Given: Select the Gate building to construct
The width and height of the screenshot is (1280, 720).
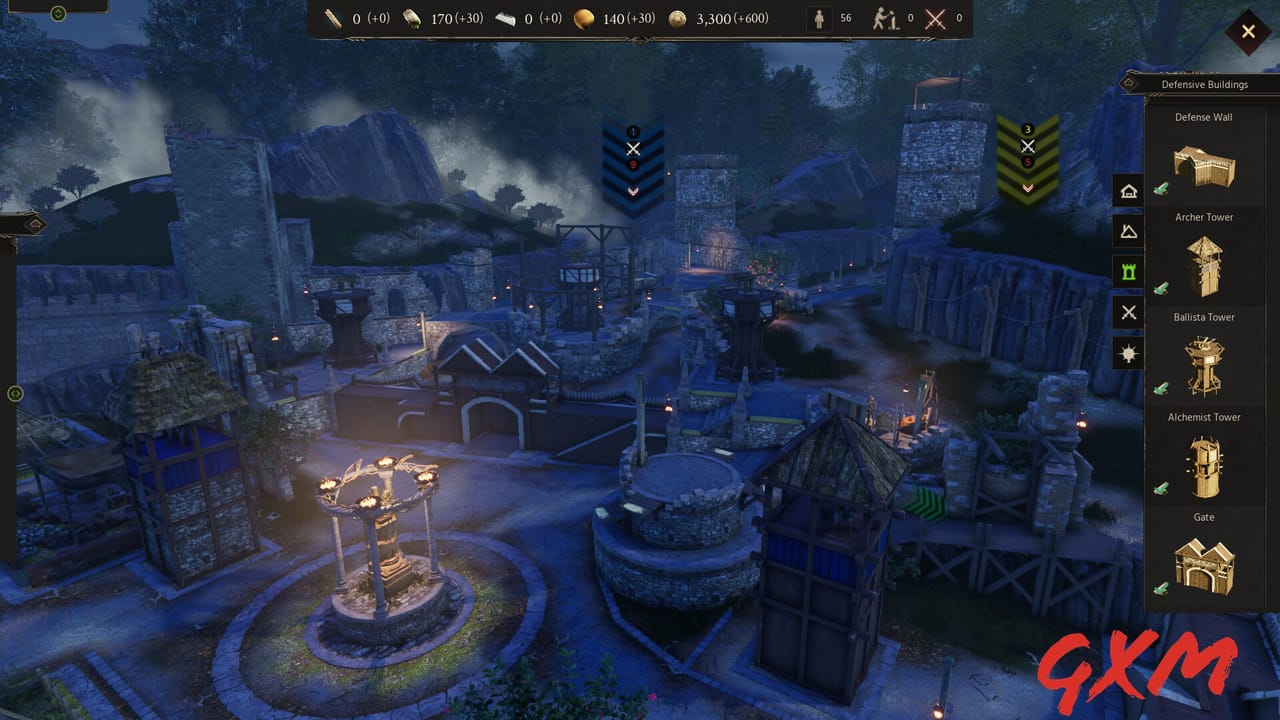Looking at the screenshot, I should coord(1204,563).
